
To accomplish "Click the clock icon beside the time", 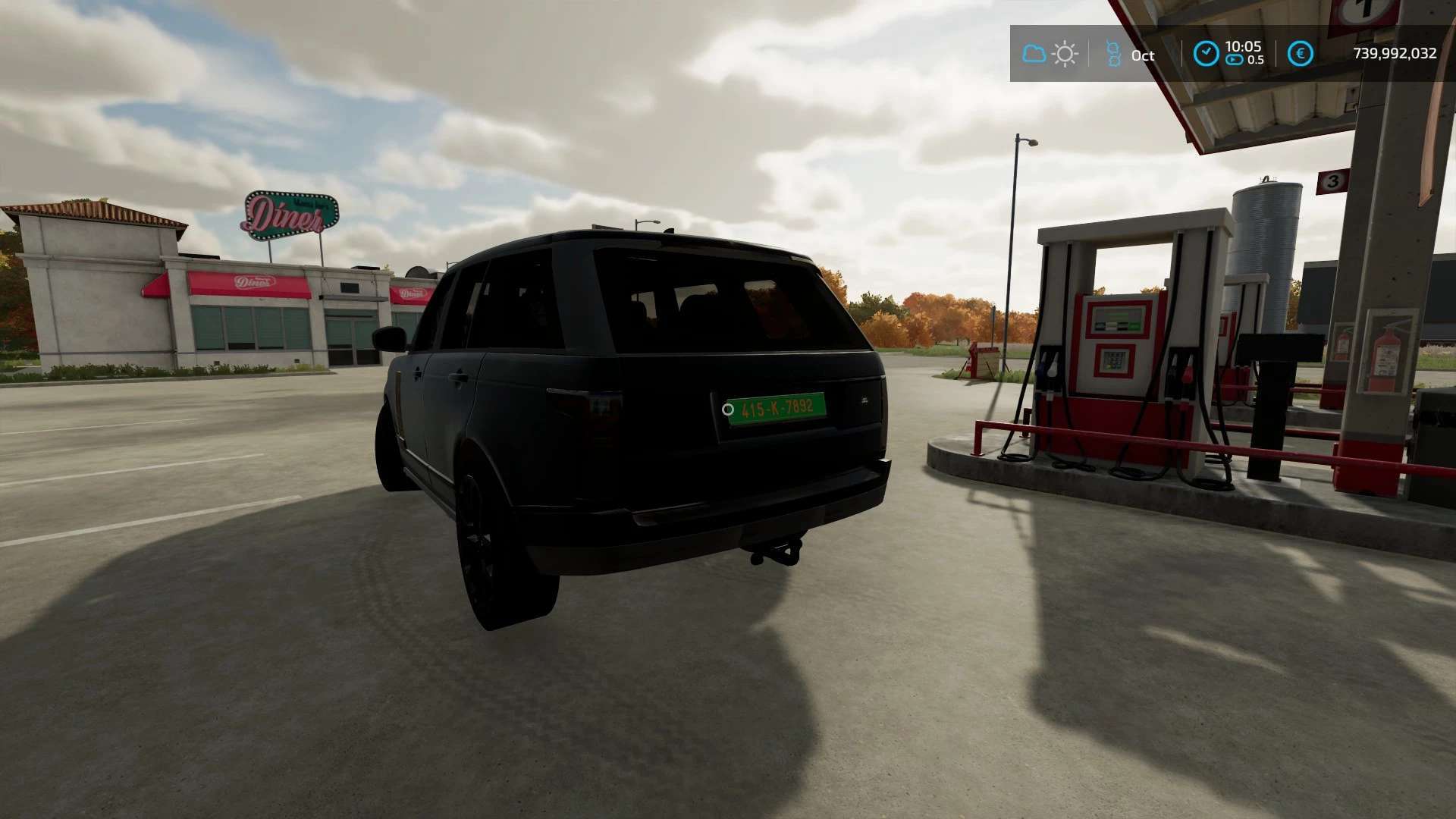I will click(1206, 54).
